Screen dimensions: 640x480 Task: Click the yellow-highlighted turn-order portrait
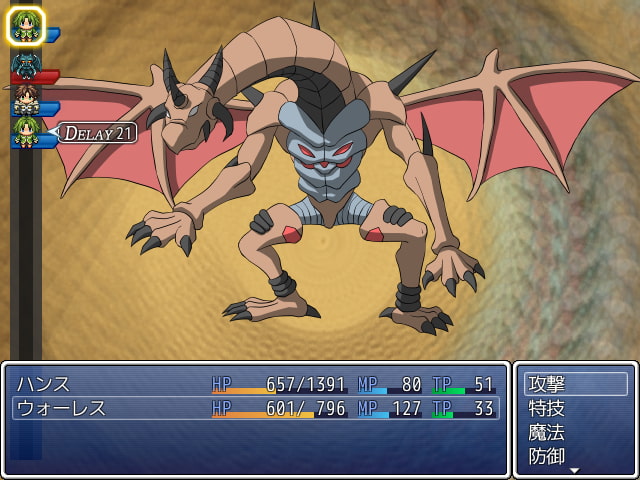[x=26, y=26]
